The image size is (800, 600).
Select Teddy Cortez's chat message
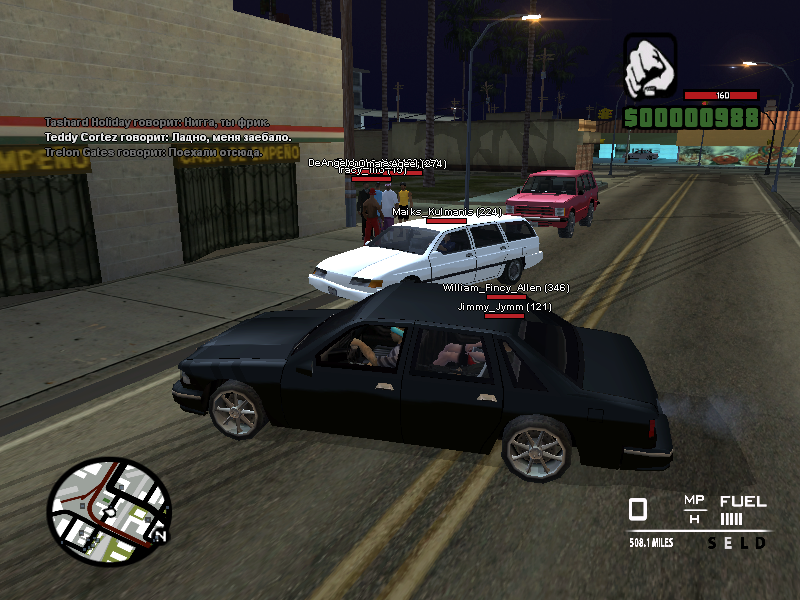167,137
